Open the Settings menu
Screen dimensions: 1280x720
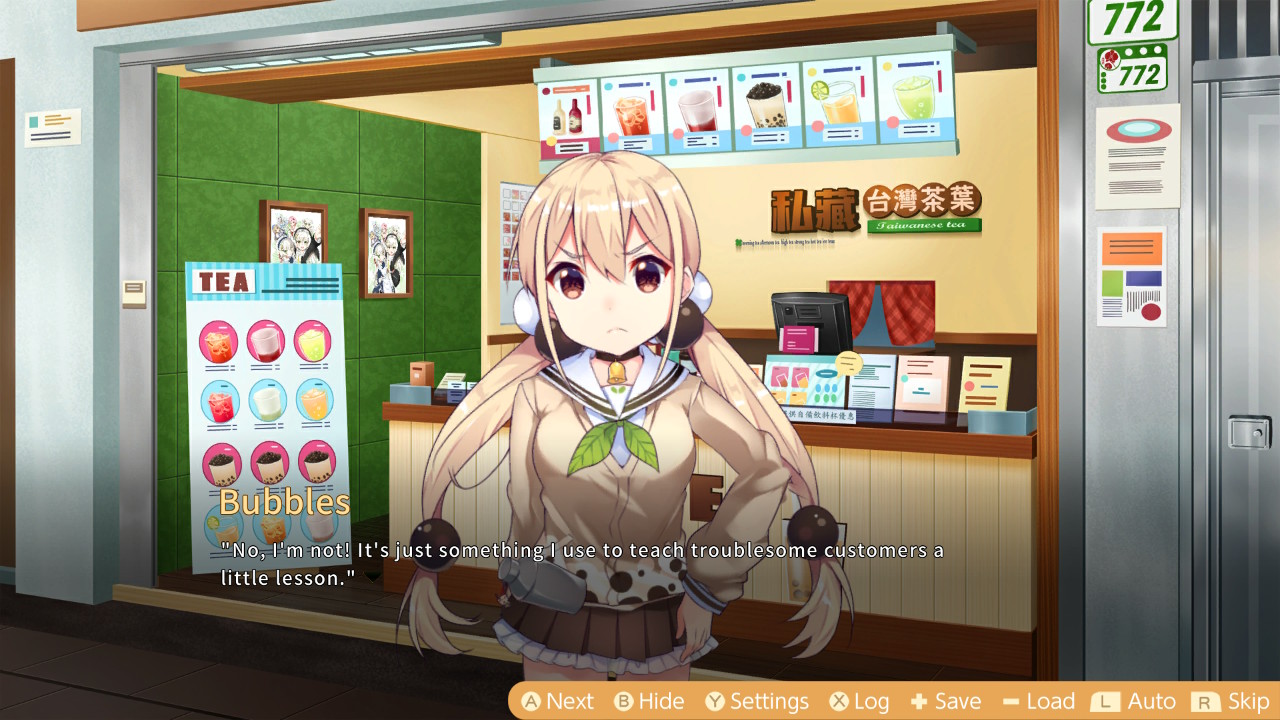756,701
